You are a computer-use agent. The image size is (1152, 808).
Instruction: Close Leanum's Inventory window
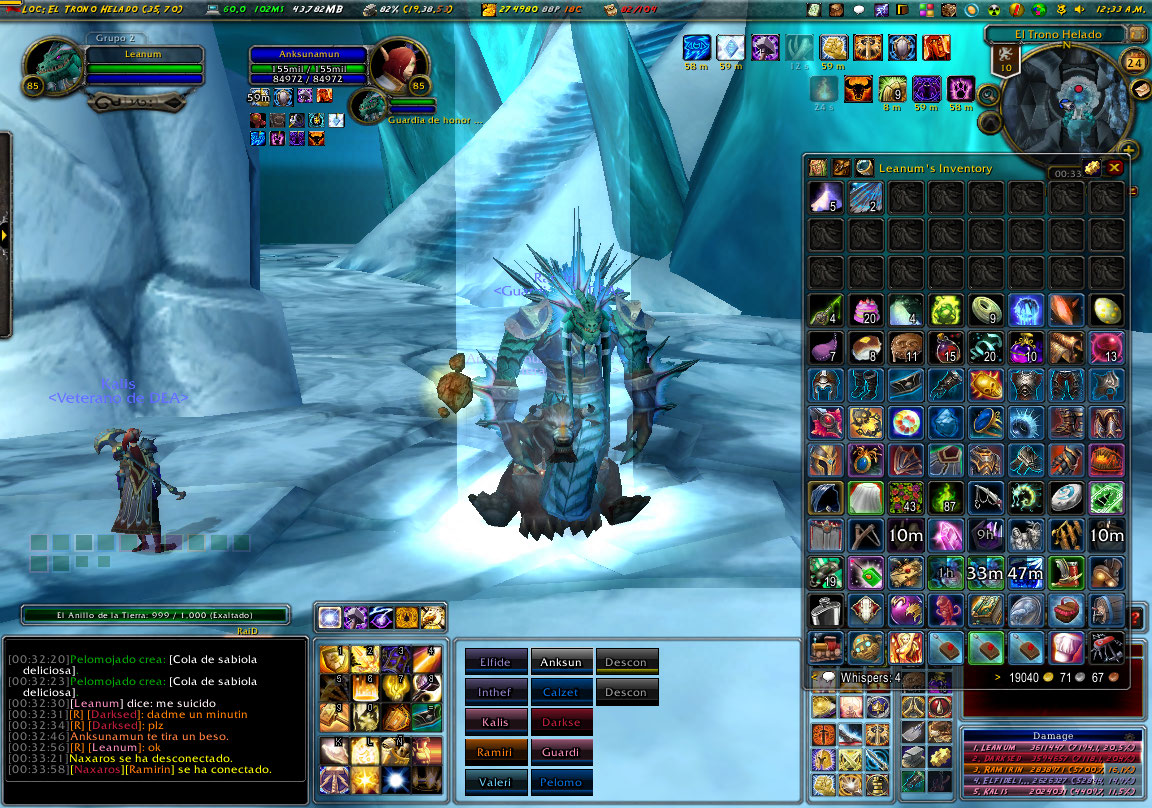1114,168
